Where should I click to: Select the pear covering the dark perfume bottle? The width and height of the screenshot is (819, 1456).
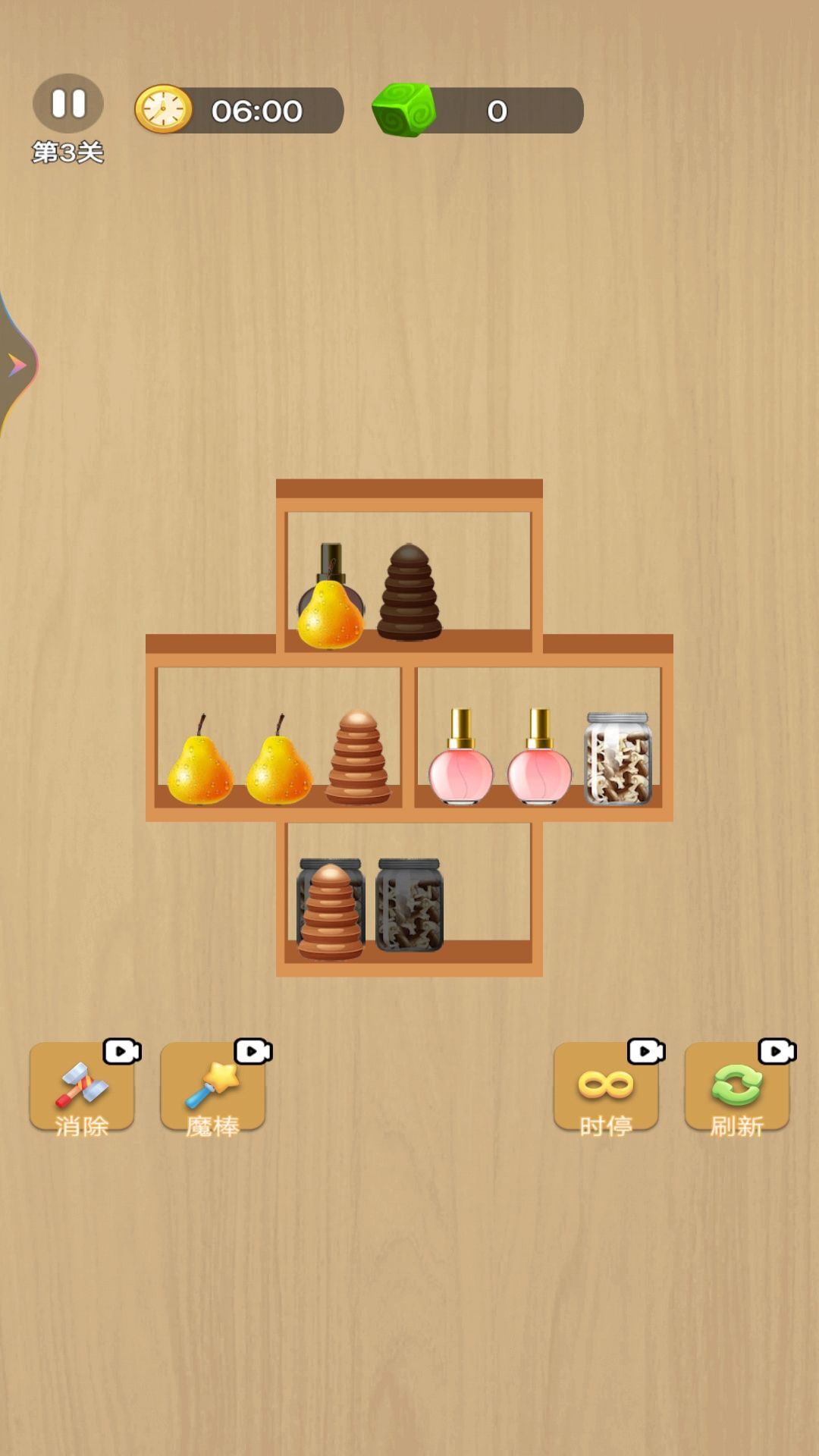tap(330, 616)
